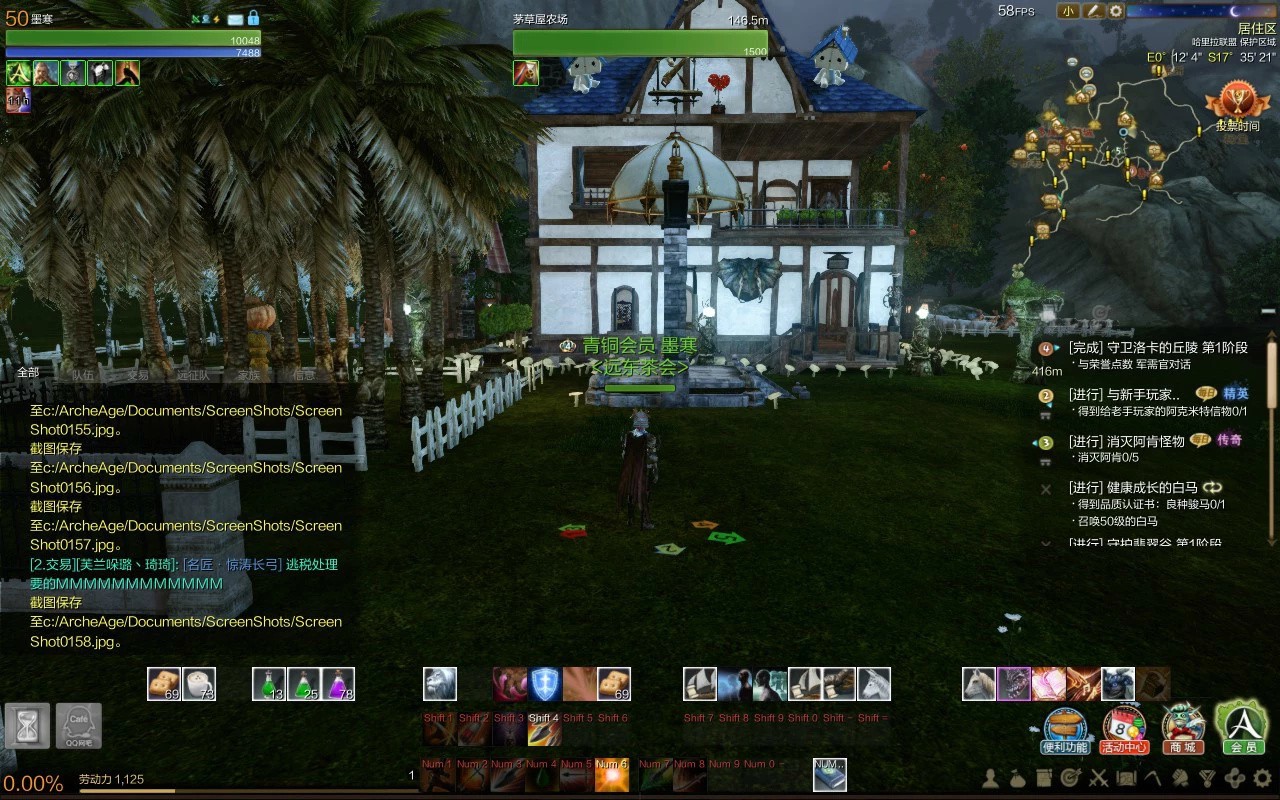Click the hourglass button beside the QQ icon
The height and width of the screenshot is (800, 1280).
pos(27,725)
